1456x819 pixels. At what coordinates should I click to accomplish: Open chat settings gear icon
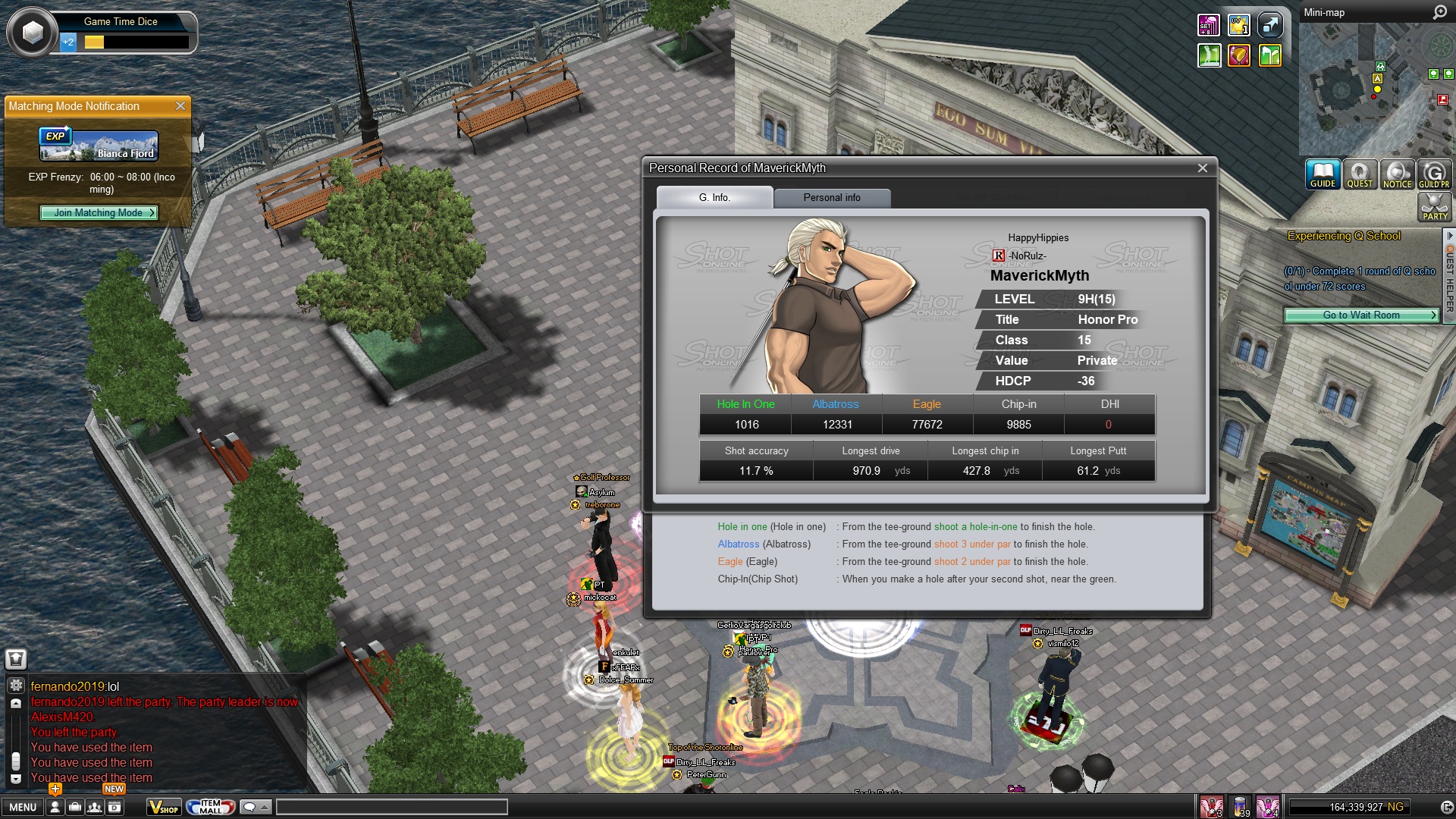[16, 686]
